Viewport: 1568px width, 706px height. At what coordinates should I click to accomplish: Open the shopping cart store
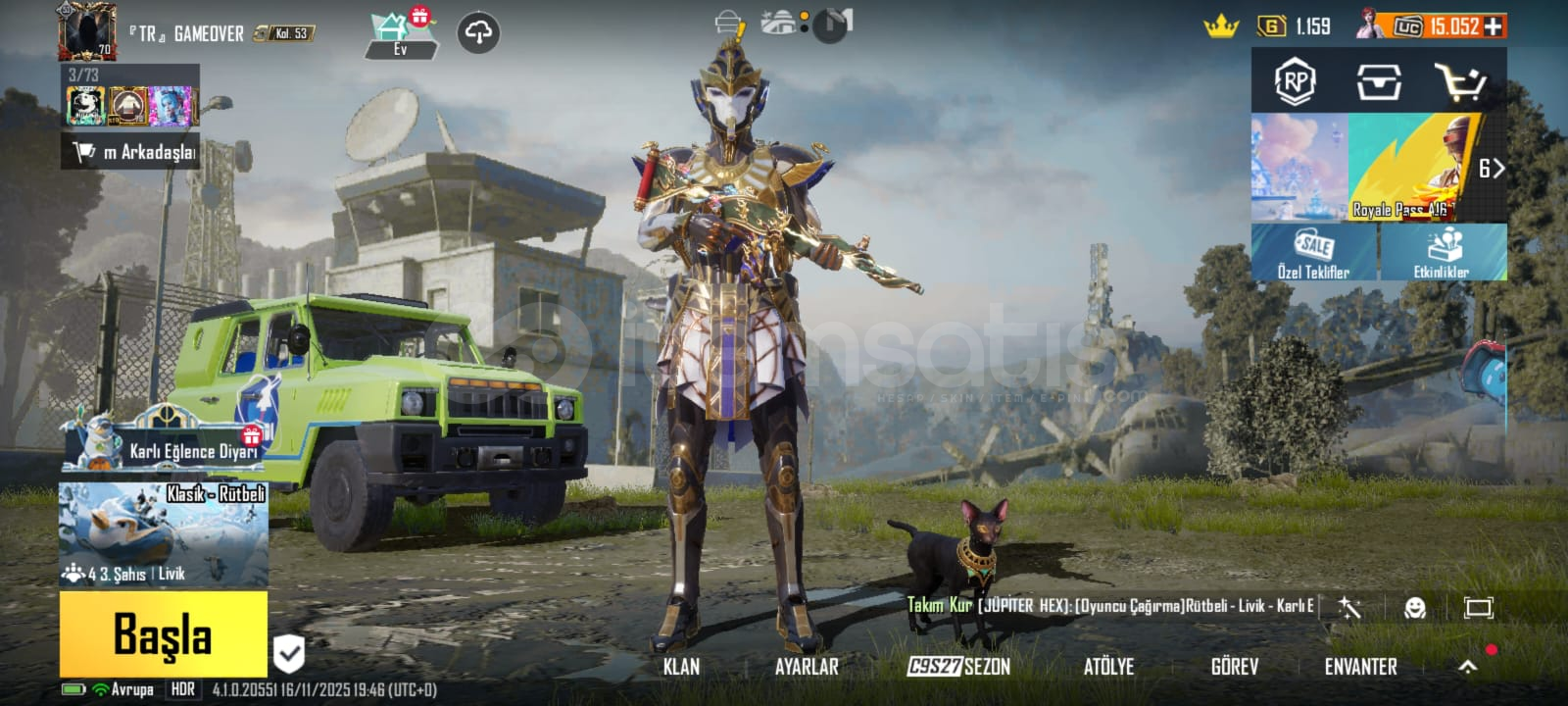click(1460, 82)
